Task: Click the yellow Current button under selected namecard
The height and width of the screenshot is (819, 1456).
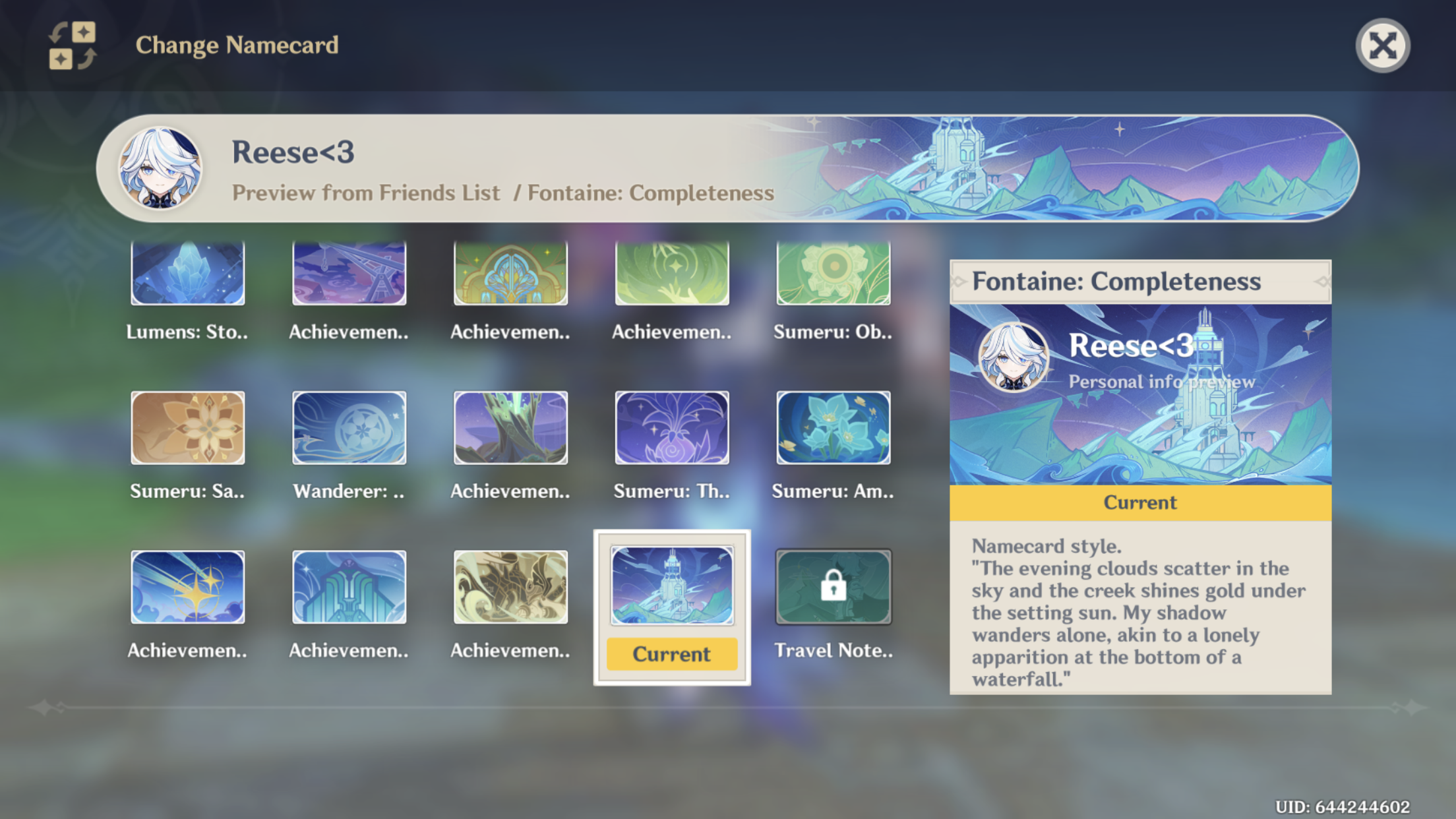Action: click(x=671, y=653)
